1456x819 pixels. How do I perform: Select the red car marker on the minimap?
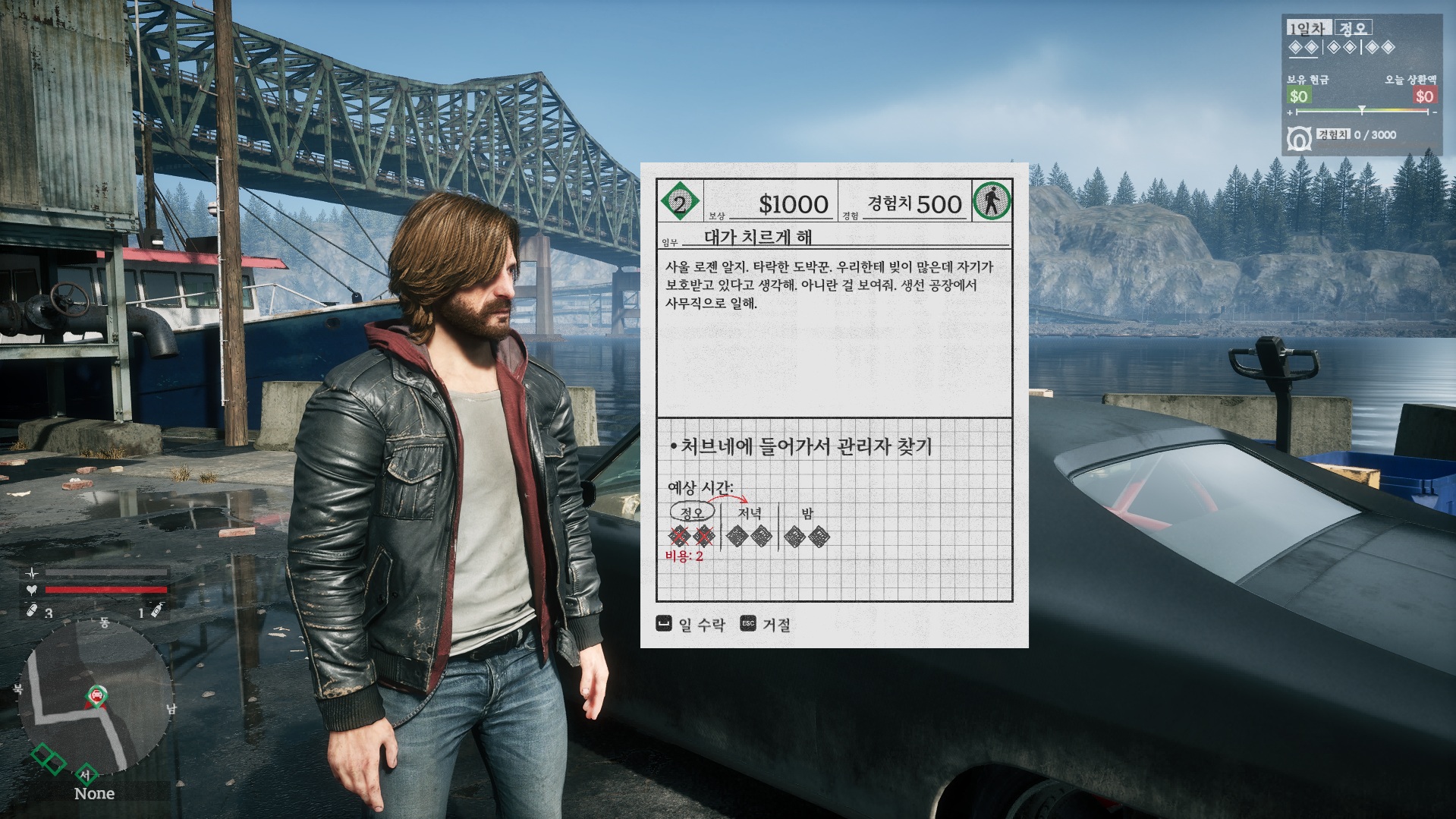point(96,694)
